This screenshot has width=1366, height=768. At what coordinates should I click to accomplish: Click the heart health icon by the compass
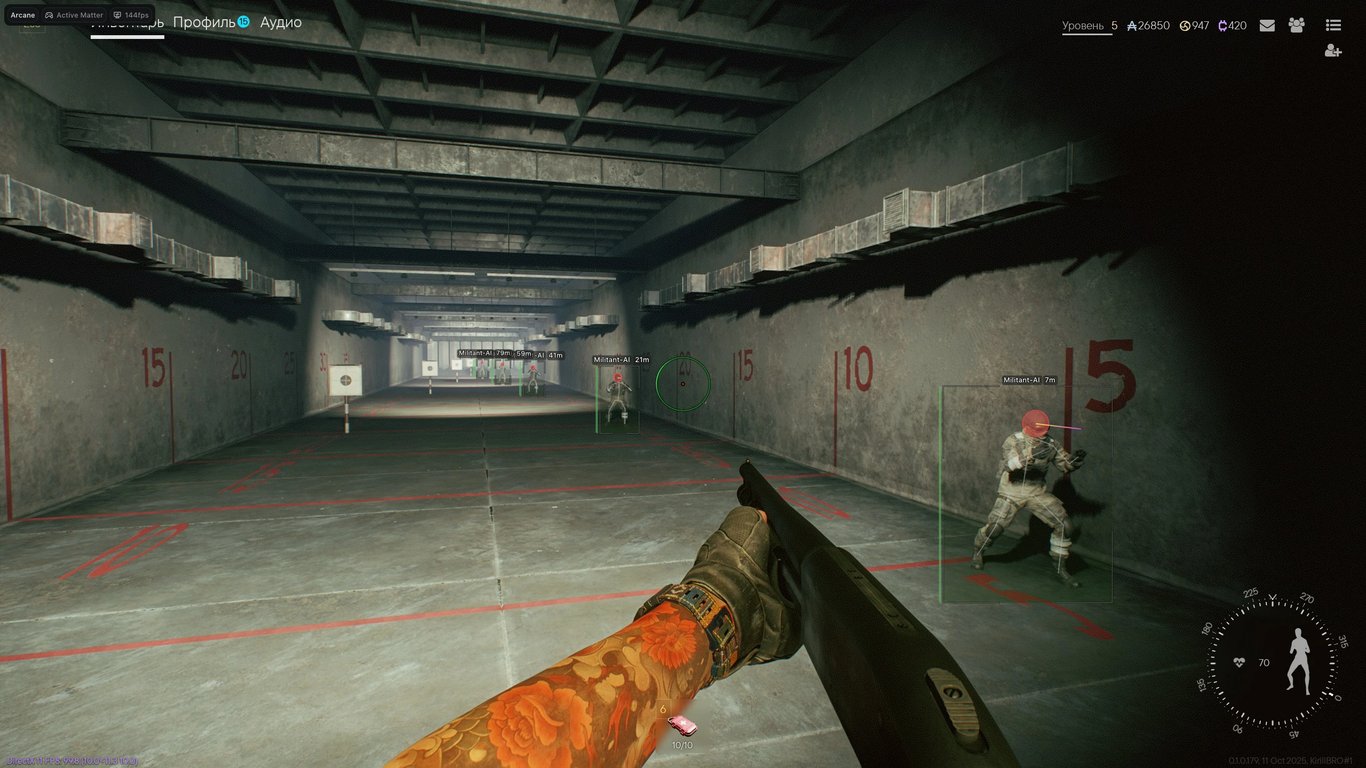pyautogui.click(x=1237, y=661)
